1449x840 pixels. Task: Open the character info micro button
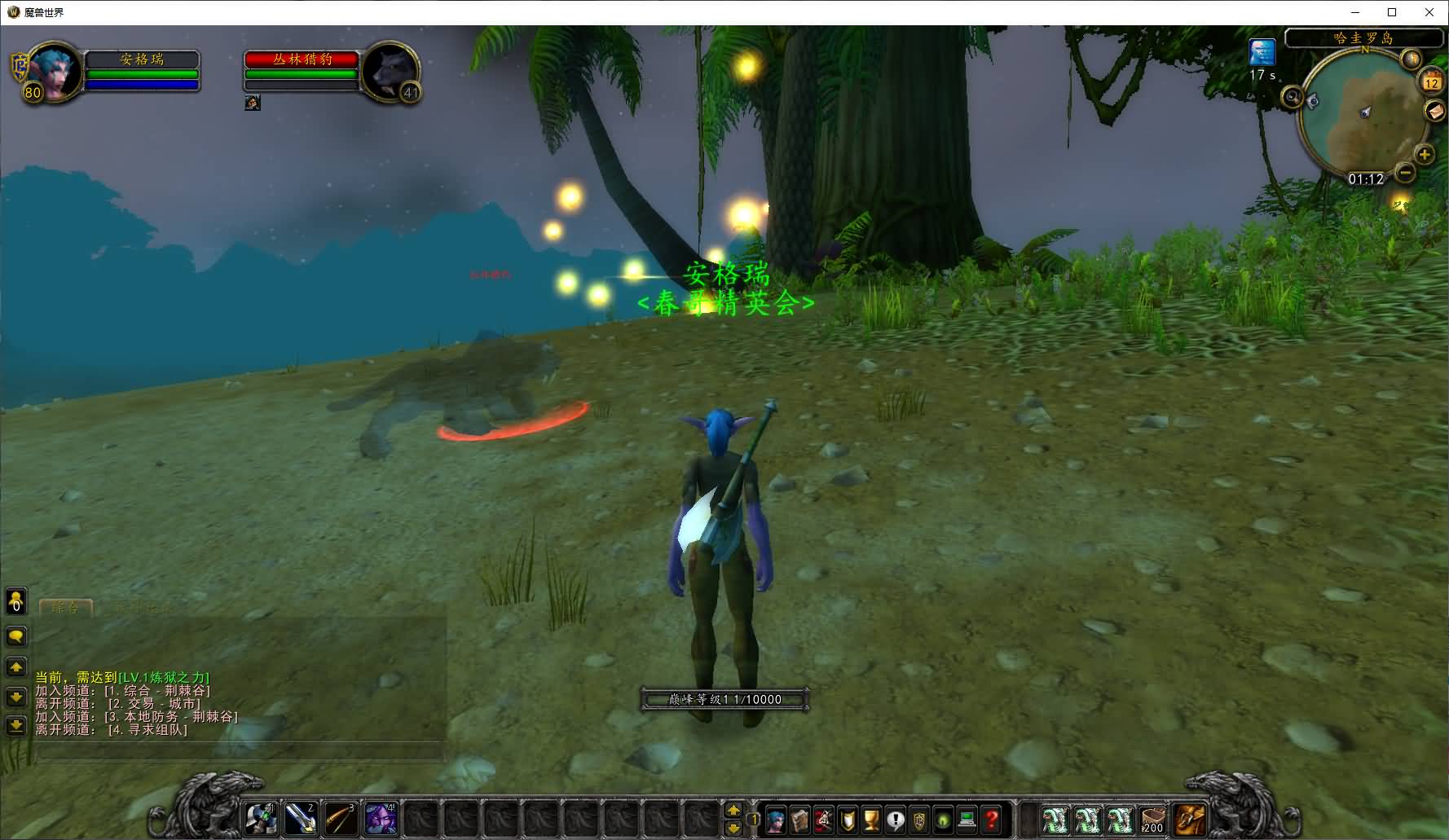point(776,820)
